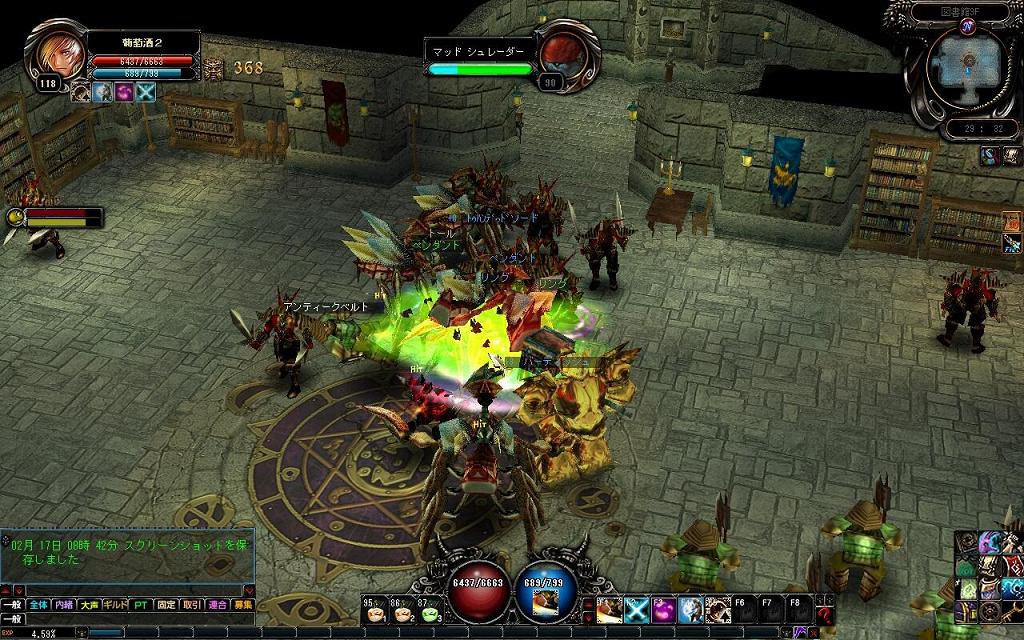Toggle the 固定 chat lock button
The width and height of the screenshot is (1024, 640).
tap(166, 605)
